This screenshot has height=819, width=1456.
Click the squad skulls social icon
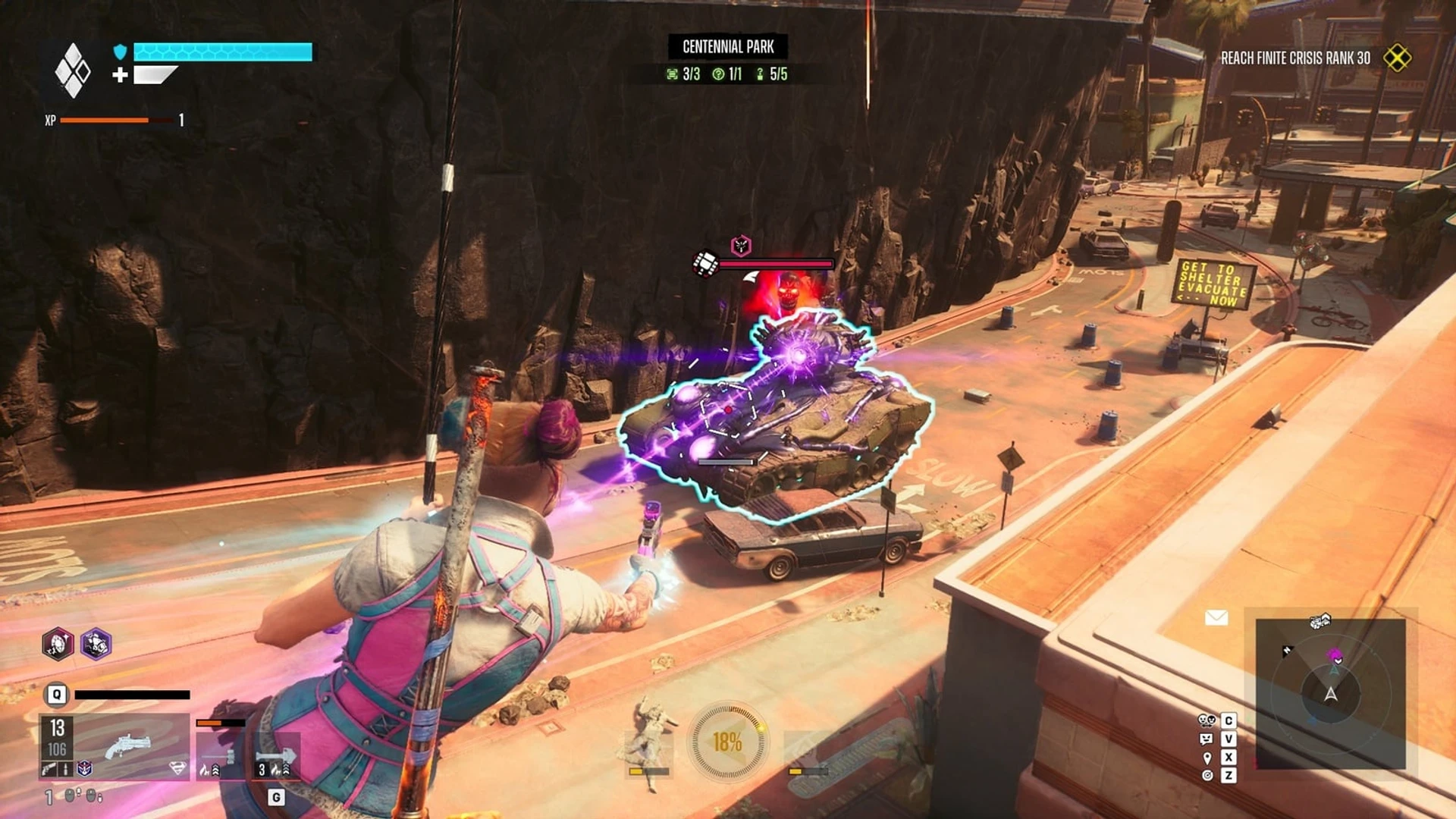coord(1207,720)
